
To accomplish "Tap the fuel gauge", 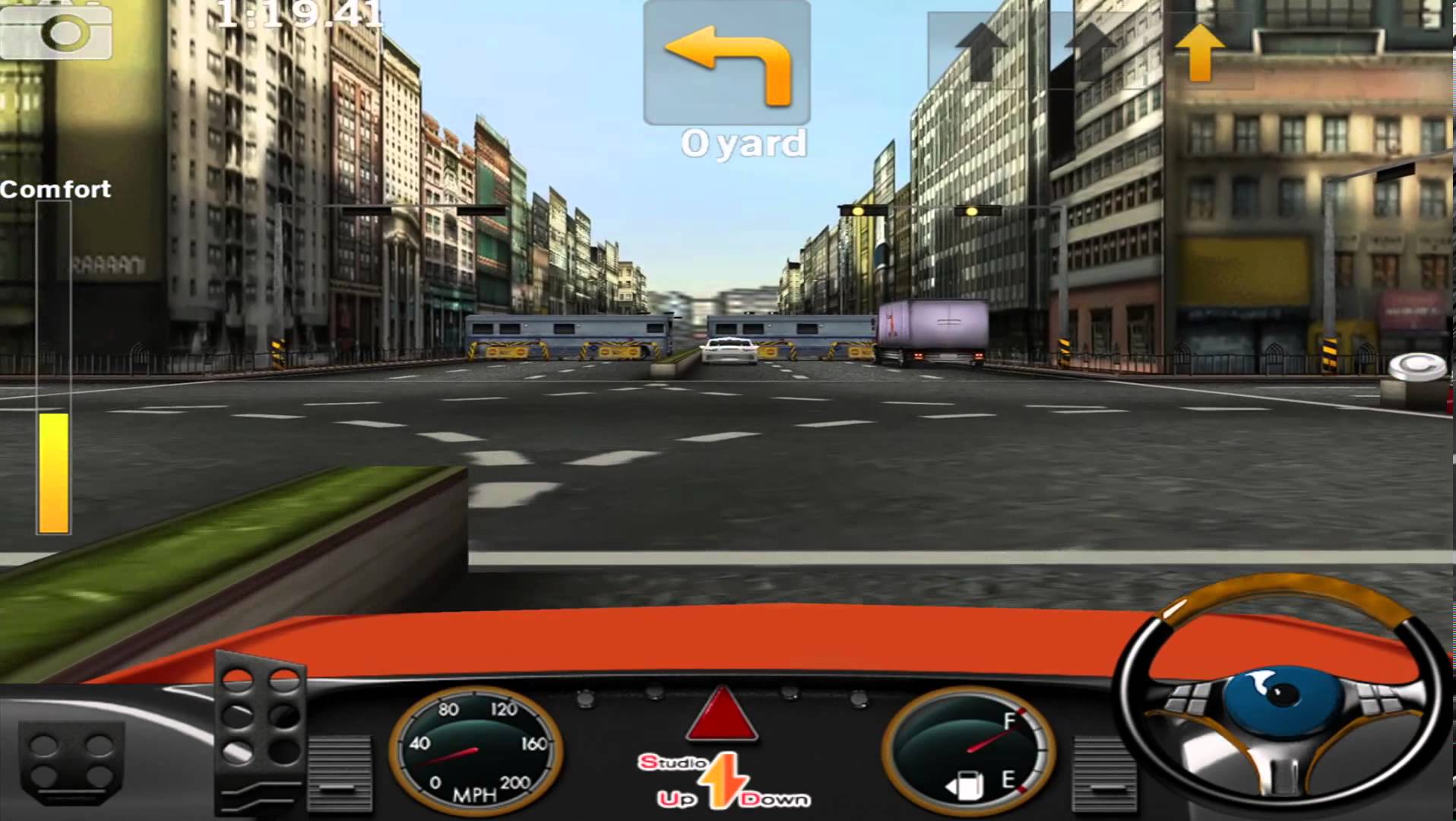I will click(965, 749).
